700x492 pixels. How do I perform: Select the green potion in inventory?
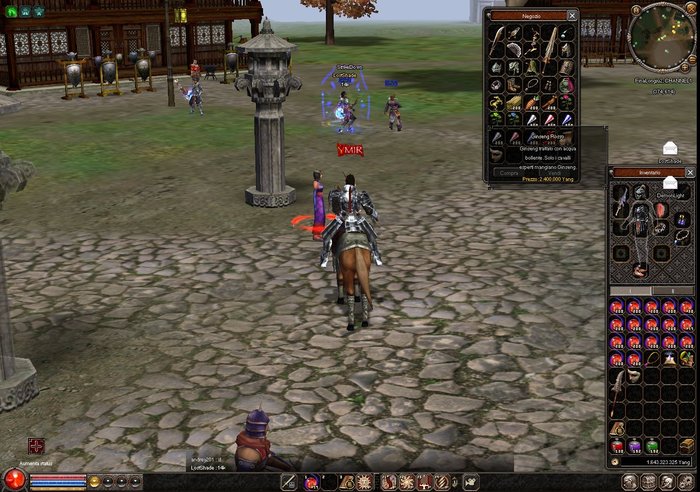[652, 445]
